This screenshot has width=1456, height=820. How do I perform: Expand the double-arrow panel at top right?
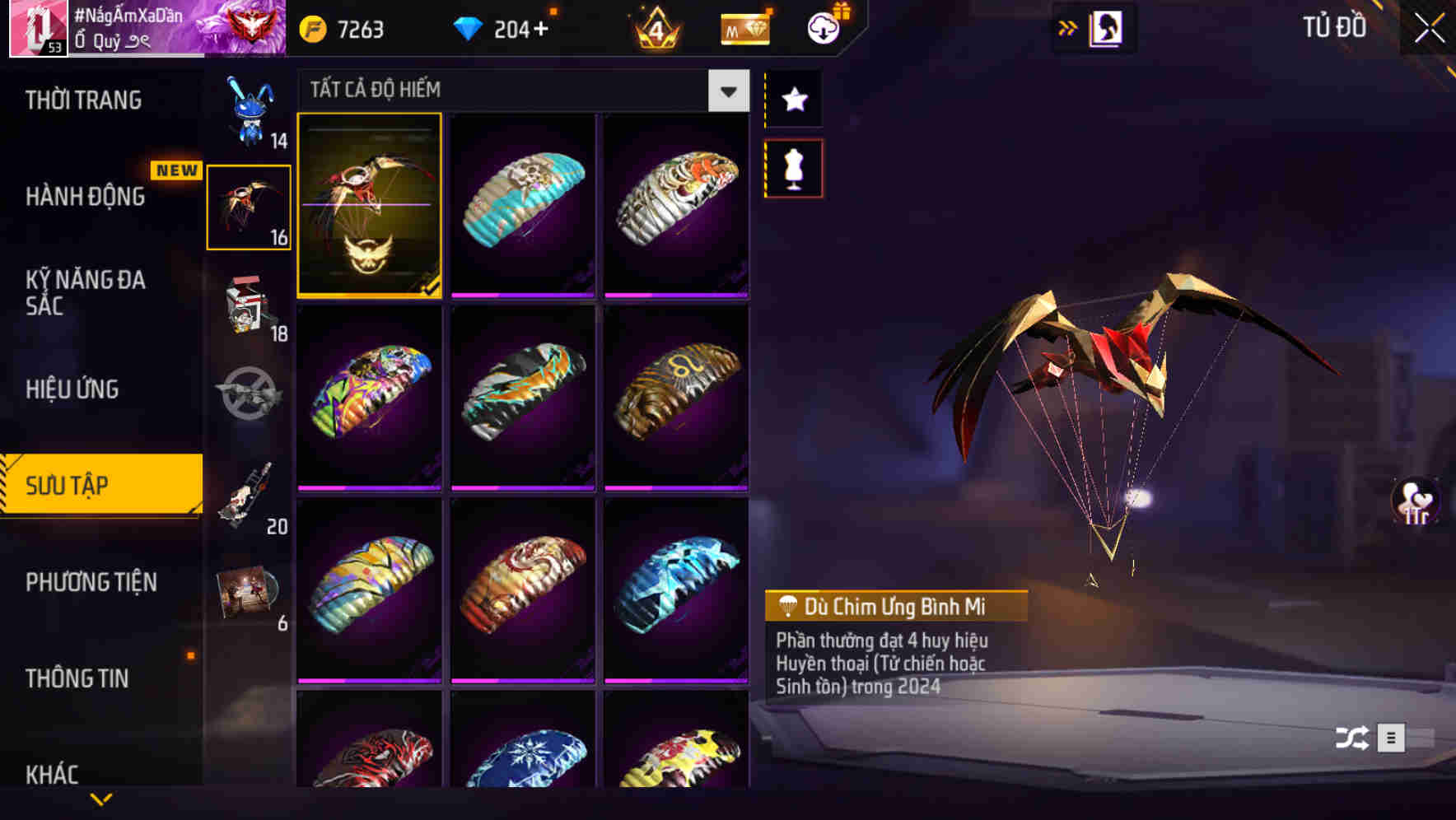[x=1068, y=27]
